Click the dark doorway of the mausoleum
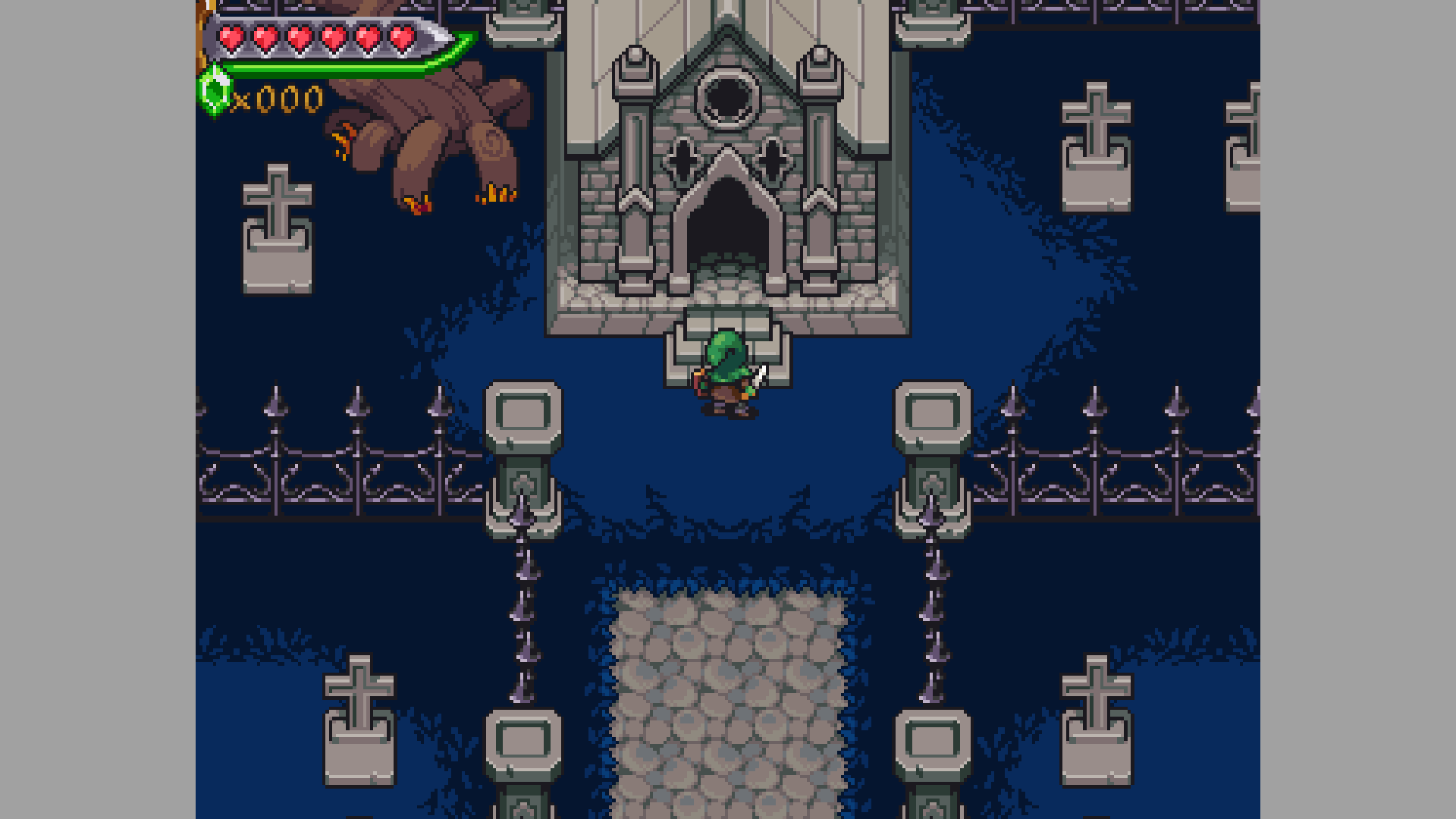1456x819 pixels. point(728,227)
